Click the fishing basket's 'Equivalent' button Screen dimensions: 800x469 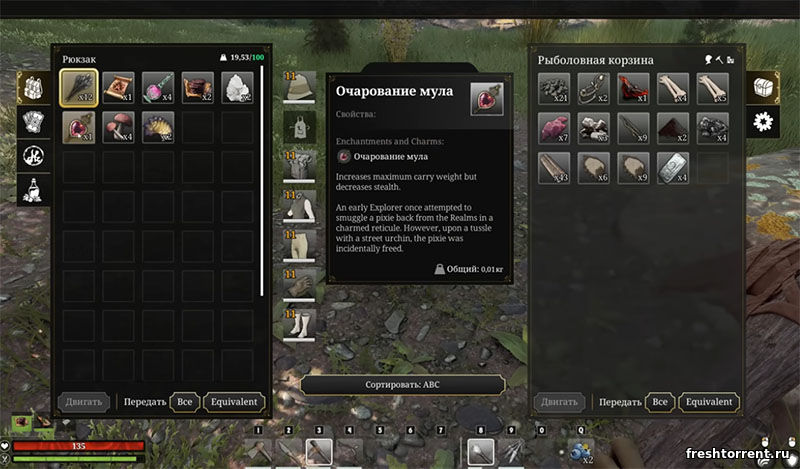point(709,402)
